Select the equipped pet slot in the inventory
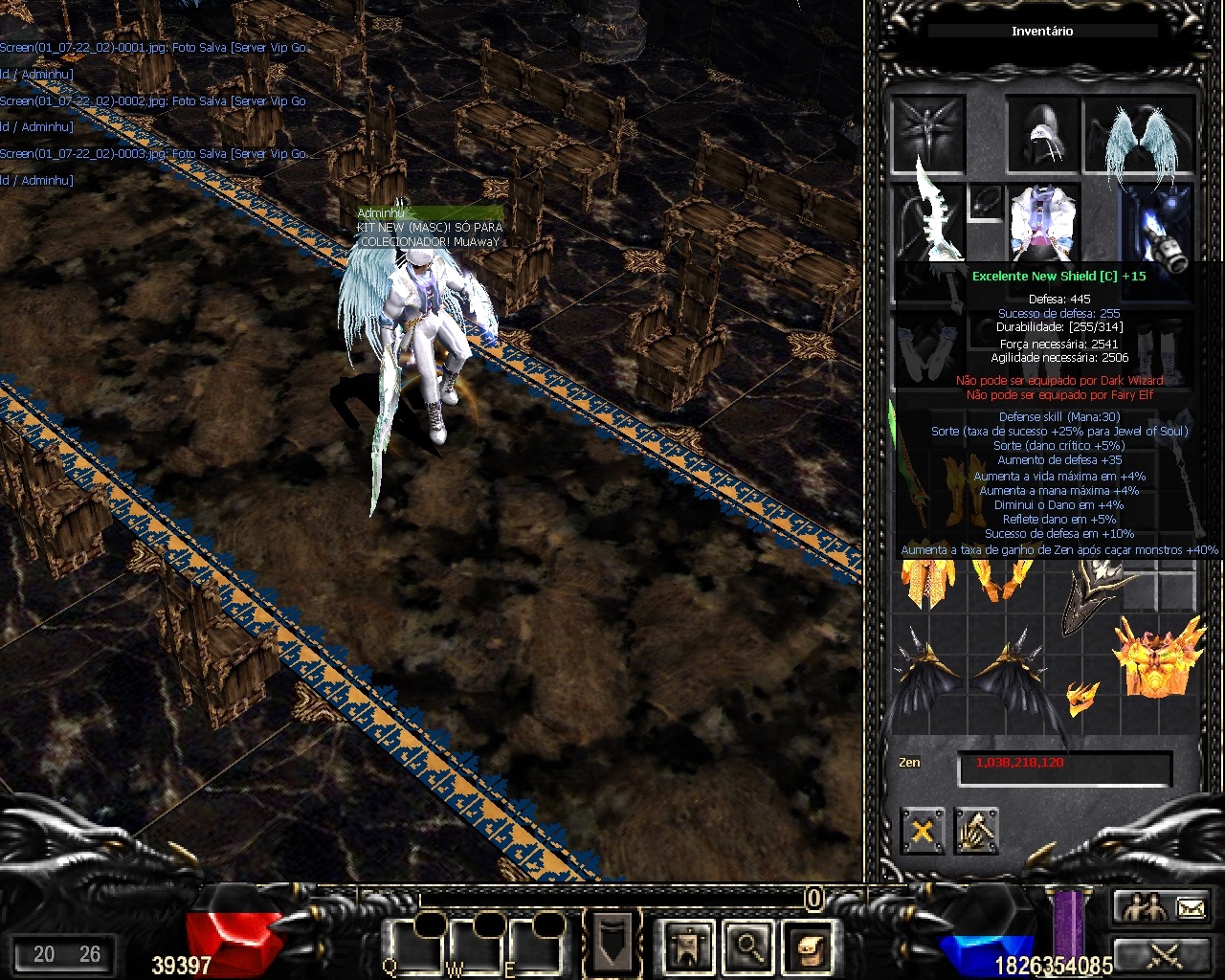 point(927,132)
